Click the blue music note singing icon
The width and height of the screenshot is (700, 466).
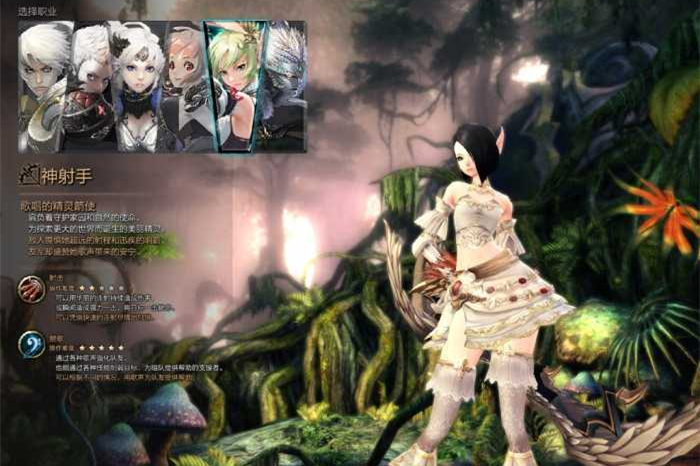pyautogui.click(x=31, y=344)
